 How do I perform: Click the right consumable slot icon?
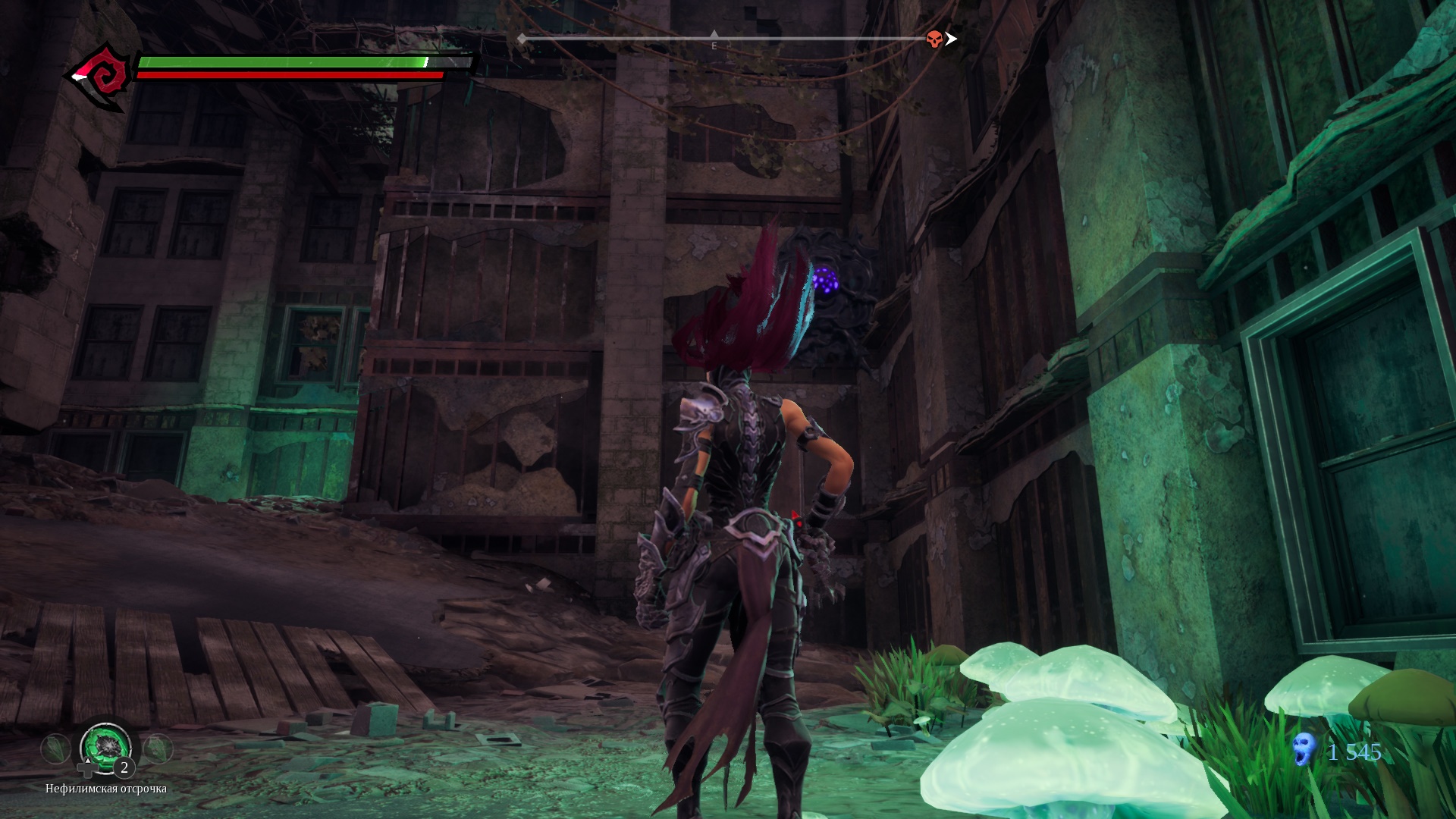[158, 748]
